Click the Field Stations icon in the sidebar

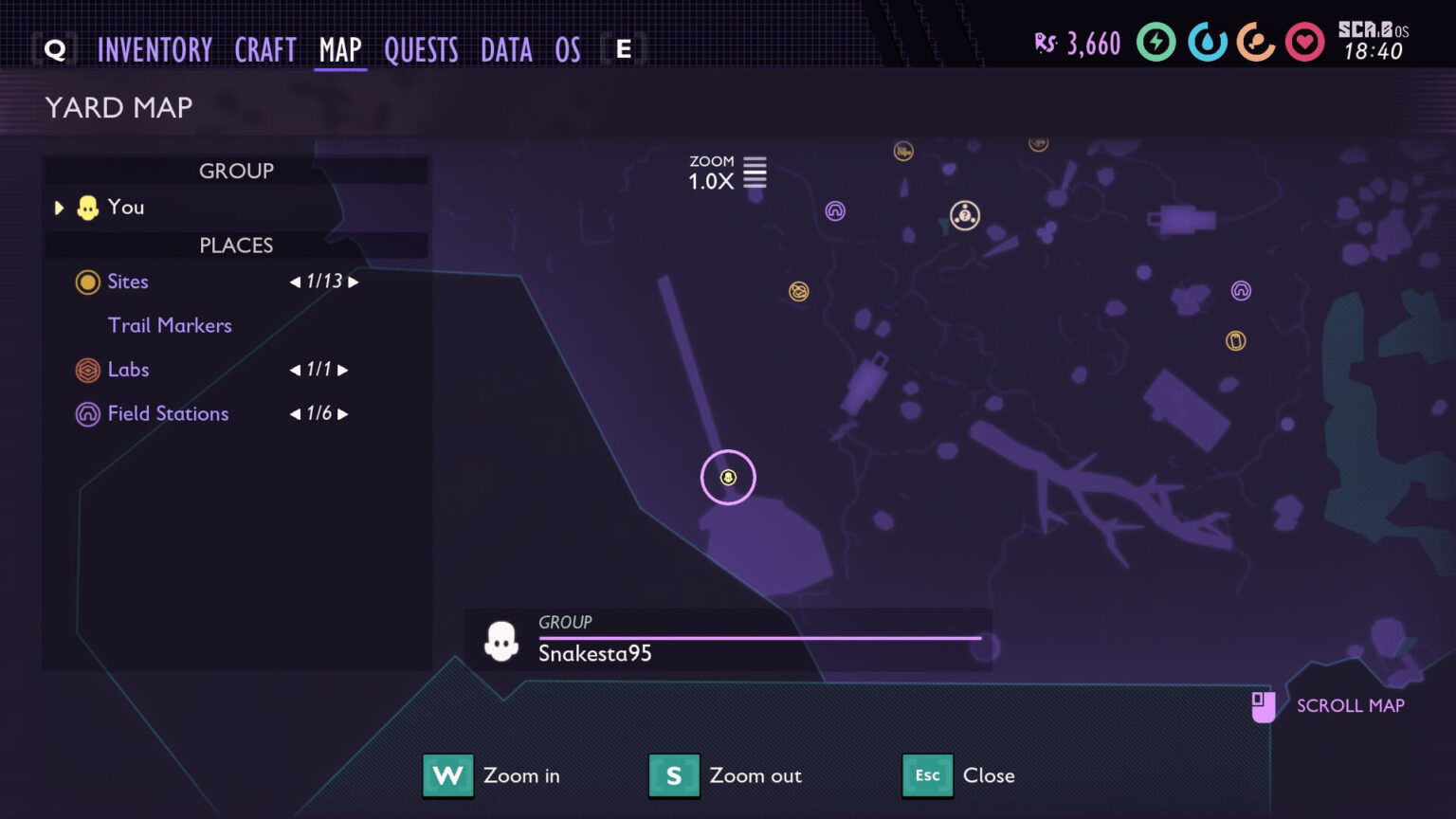pyautogui.click(x=87, y=413)
